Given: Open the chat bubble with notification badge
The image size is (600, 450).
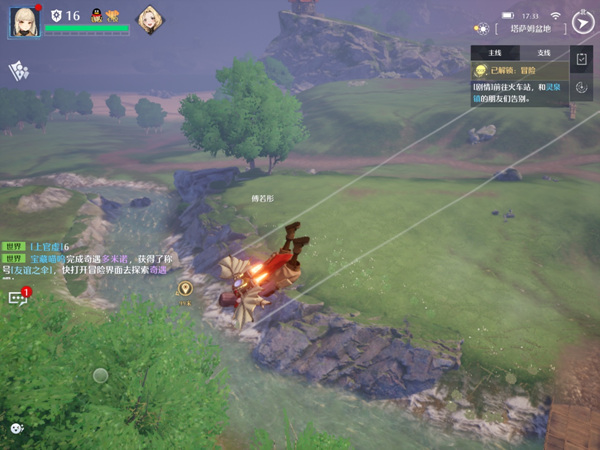Looking at the screenshot, I should [18, 297].
